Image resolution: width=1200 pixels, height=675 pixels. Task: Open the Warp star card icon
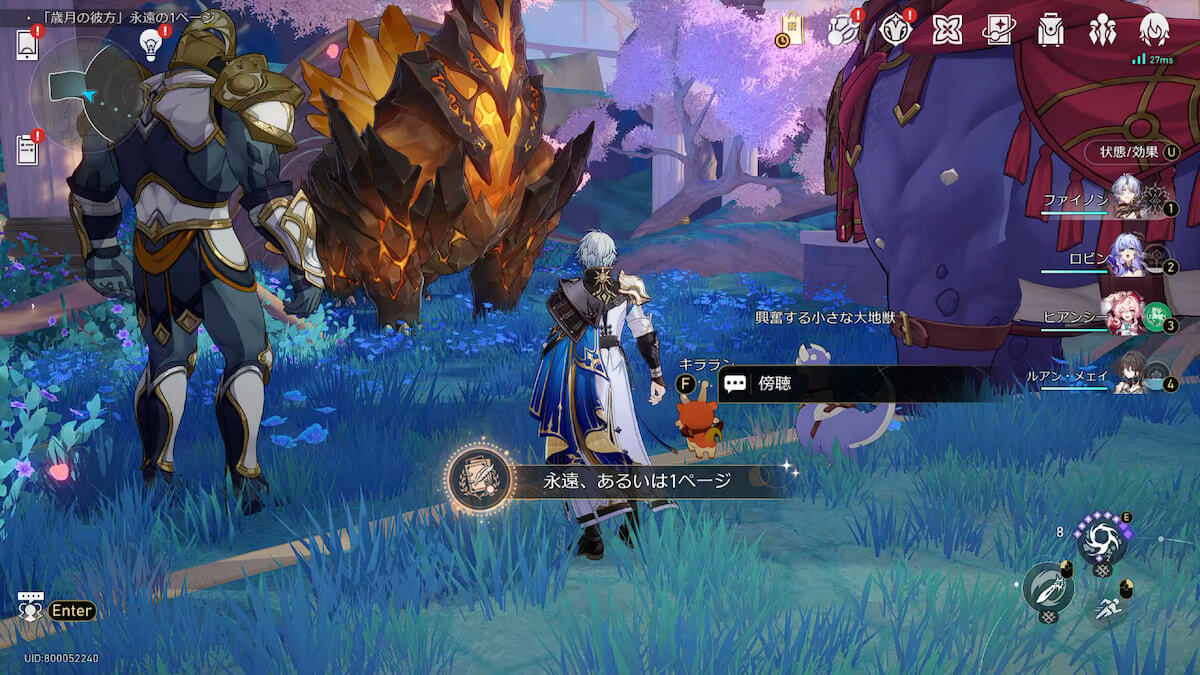tap(998, 30)
